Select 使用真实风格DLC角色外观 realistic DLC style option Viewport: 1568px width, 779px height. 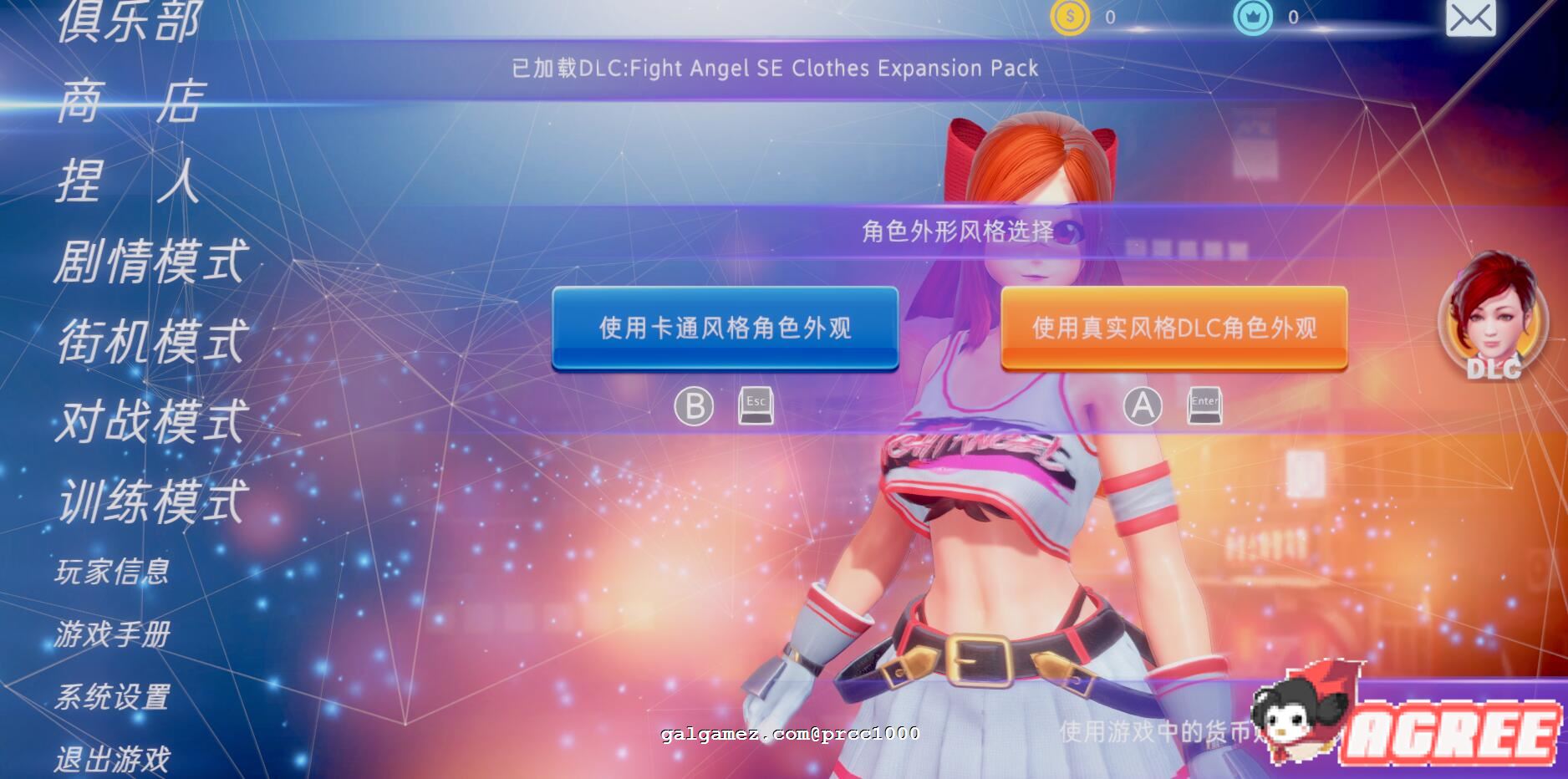click(x=1173, y=329)
